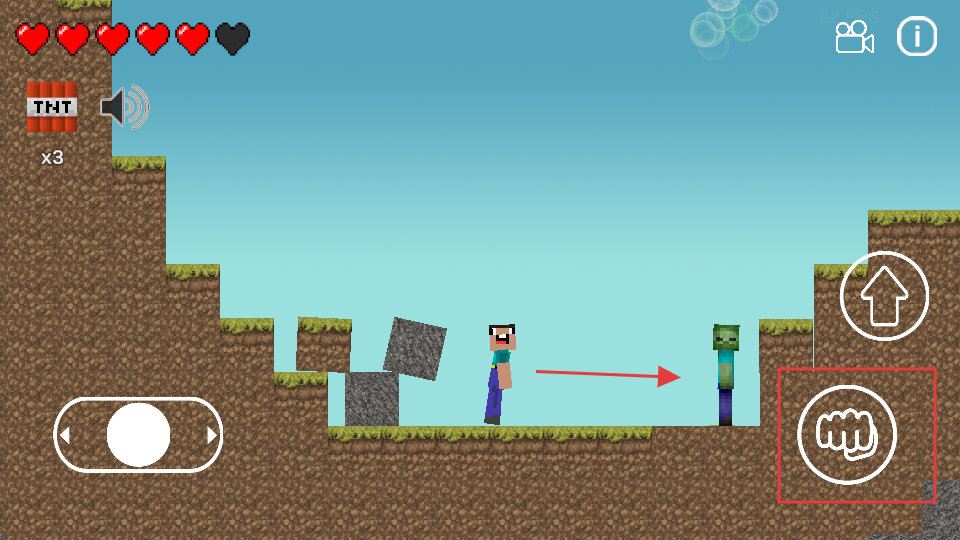Select the TNT item icon
The width and height of the screenshot is (960, 540).
click(52, 106)
